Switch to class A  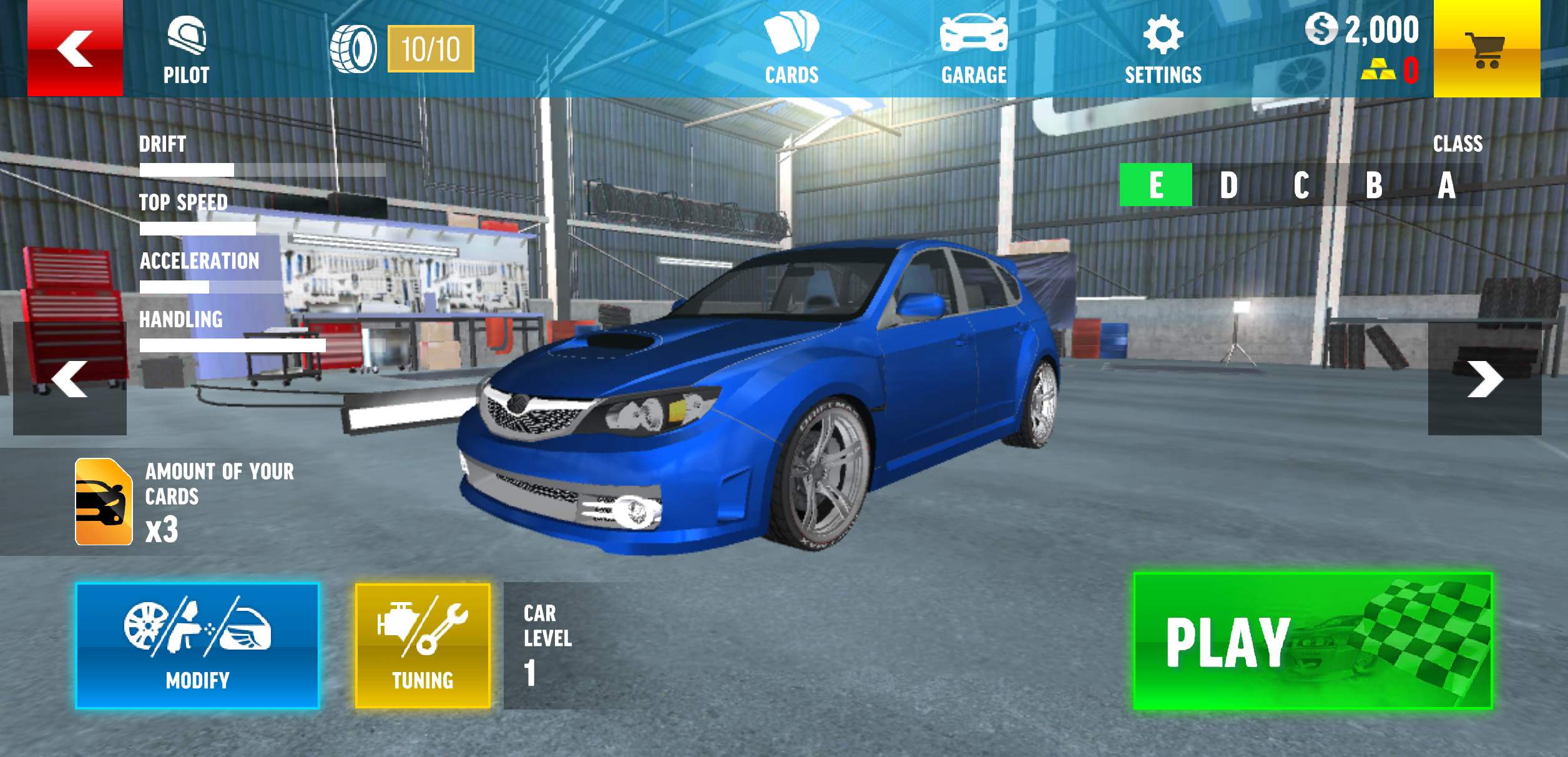tap(1446, 185)
